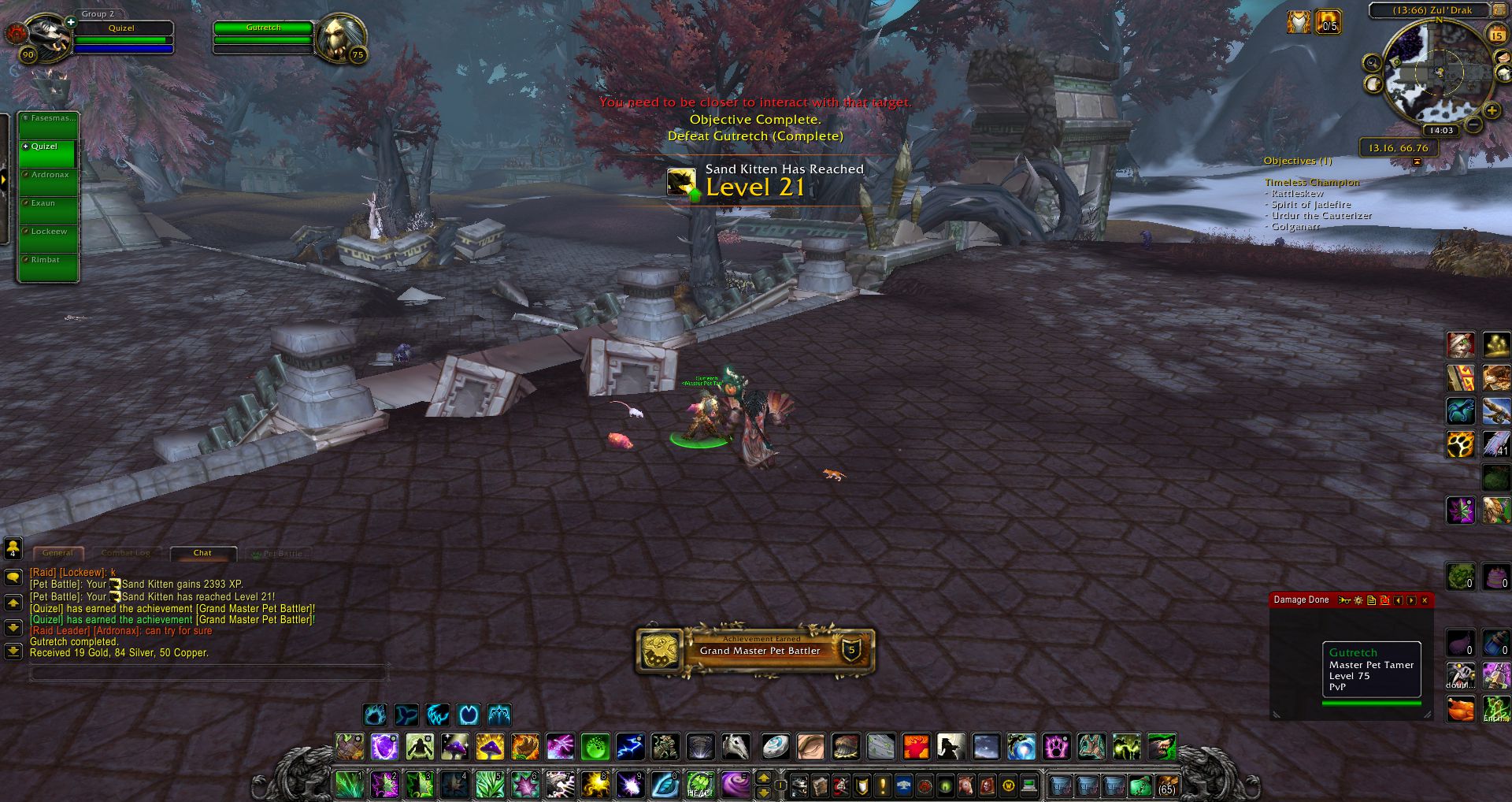Click the Grand Master Pet Battler achievement toast
This screenshot has height=802, width=1512.
(x=755, y=651)
